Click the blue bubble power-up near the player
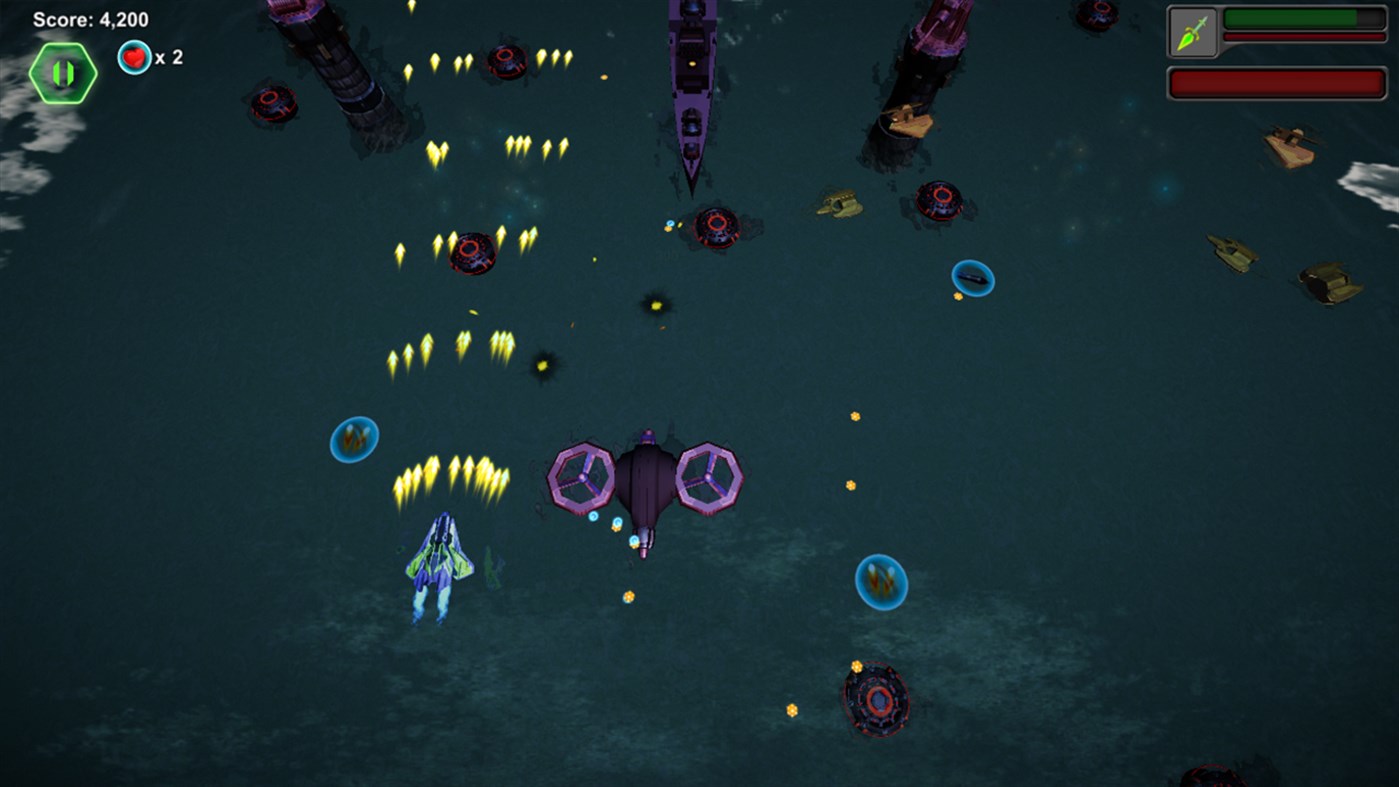This screenshot has width=1399, height=787. tap(352, 438)
